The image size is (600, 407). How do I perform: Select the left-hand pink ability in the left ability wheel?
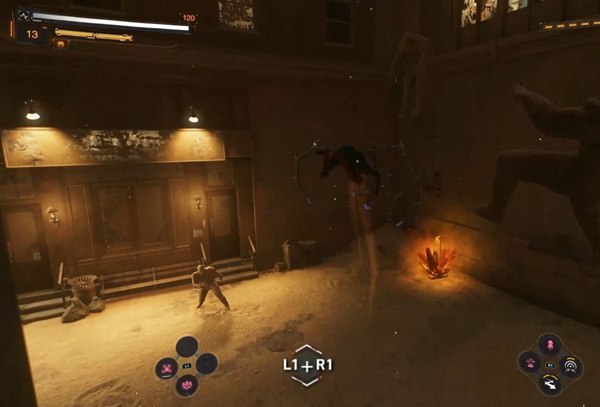point(166,368)
